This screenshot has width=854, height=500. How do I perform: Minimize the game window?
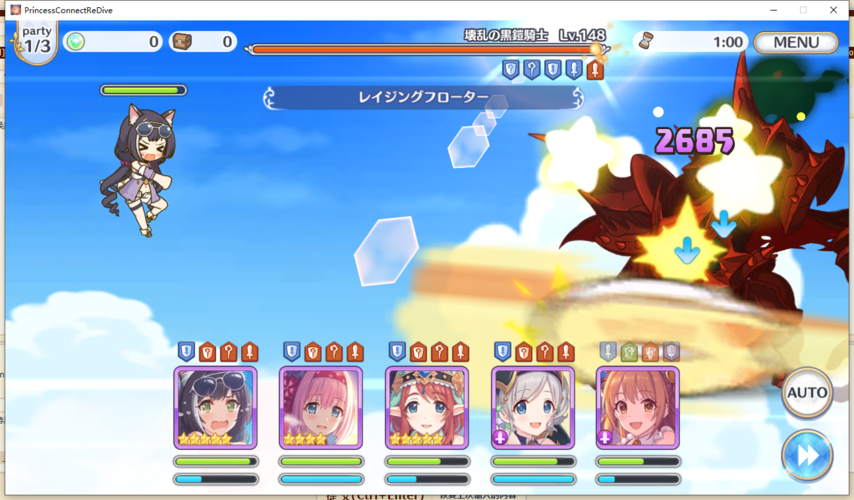774,10
